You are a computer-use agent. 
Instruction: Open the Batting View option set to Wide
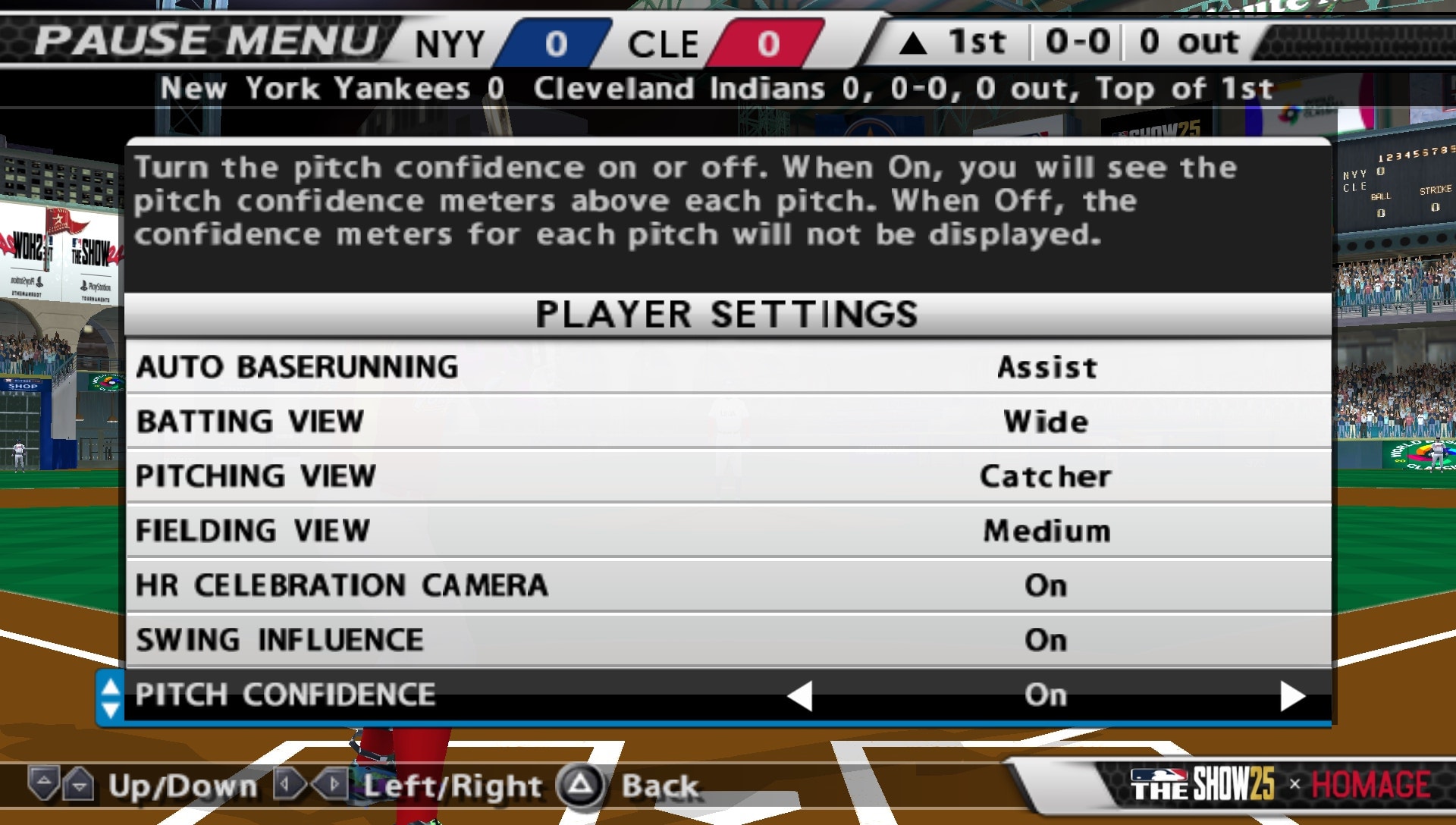coord(1046,422)
